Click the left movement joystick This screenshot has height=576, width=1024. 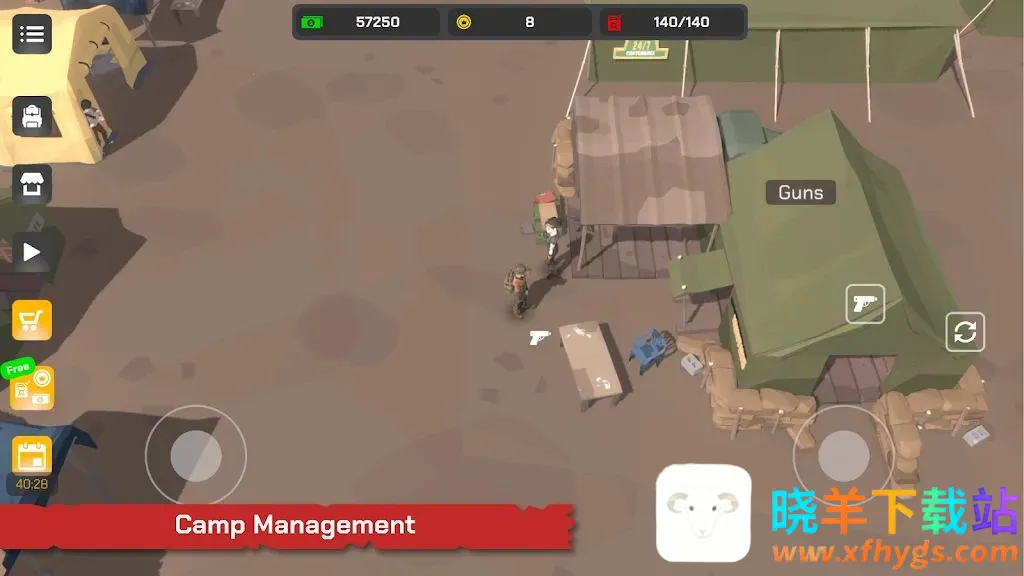pyautogui.click(x=196, y=455)
